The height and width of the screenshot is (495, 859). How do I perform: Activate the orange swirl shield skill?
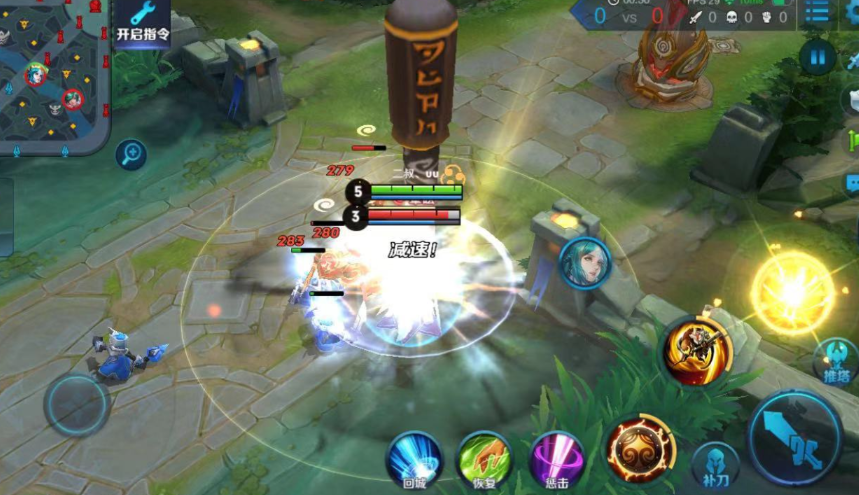tap(639, 451)
